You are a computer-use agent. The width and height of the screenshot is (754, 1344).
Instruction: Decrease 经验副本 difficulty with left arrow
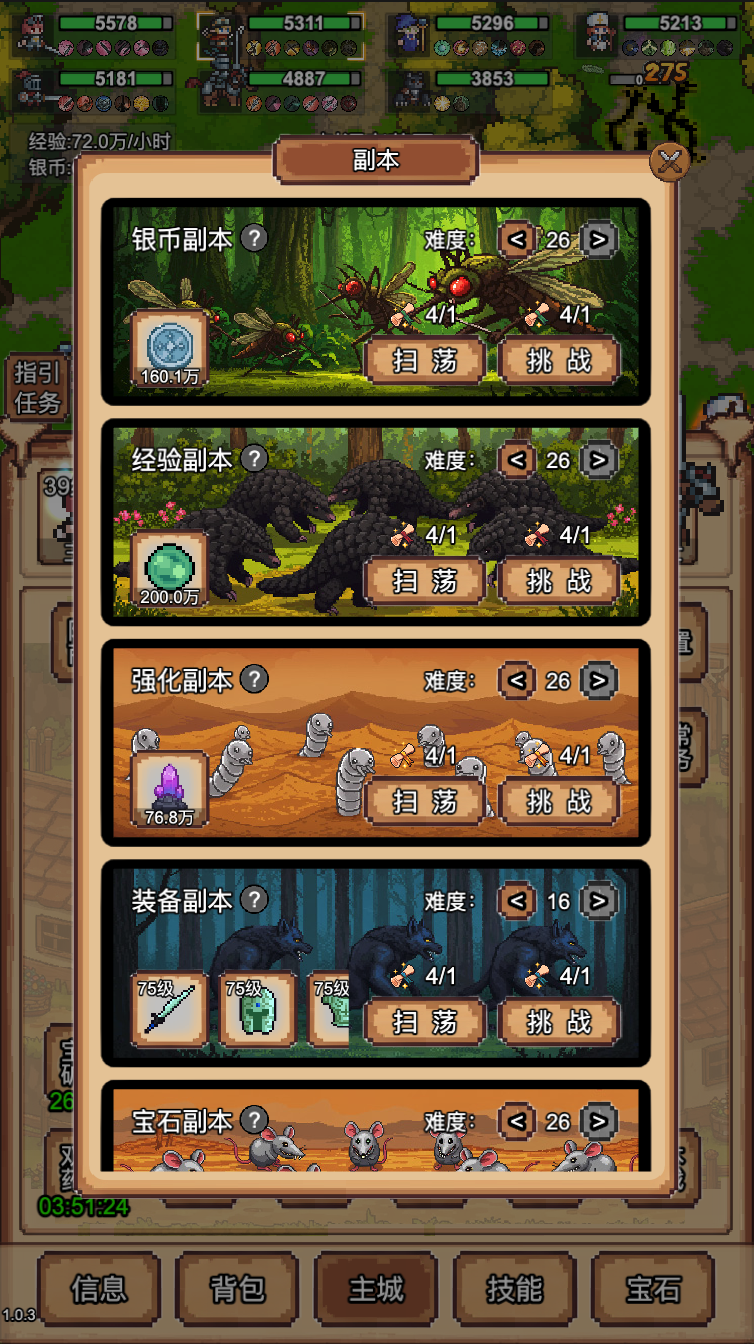517,460
